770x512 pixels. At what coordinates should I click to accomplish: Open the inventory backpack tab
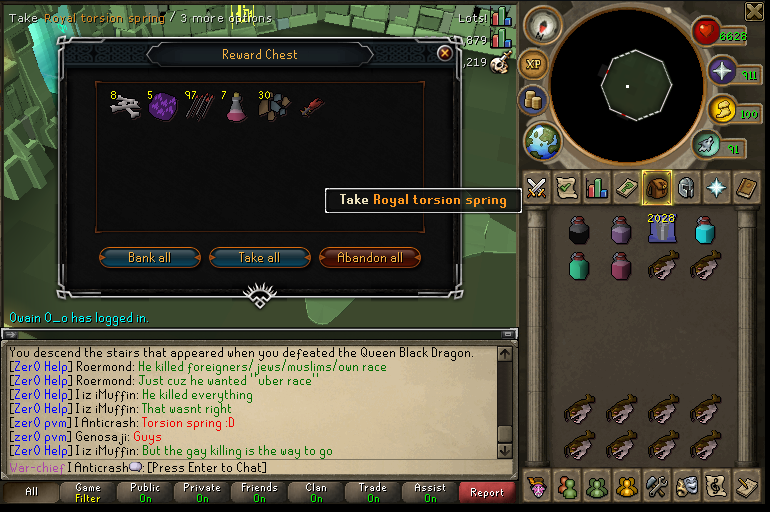pyautogui.click(x=656, y=187)
